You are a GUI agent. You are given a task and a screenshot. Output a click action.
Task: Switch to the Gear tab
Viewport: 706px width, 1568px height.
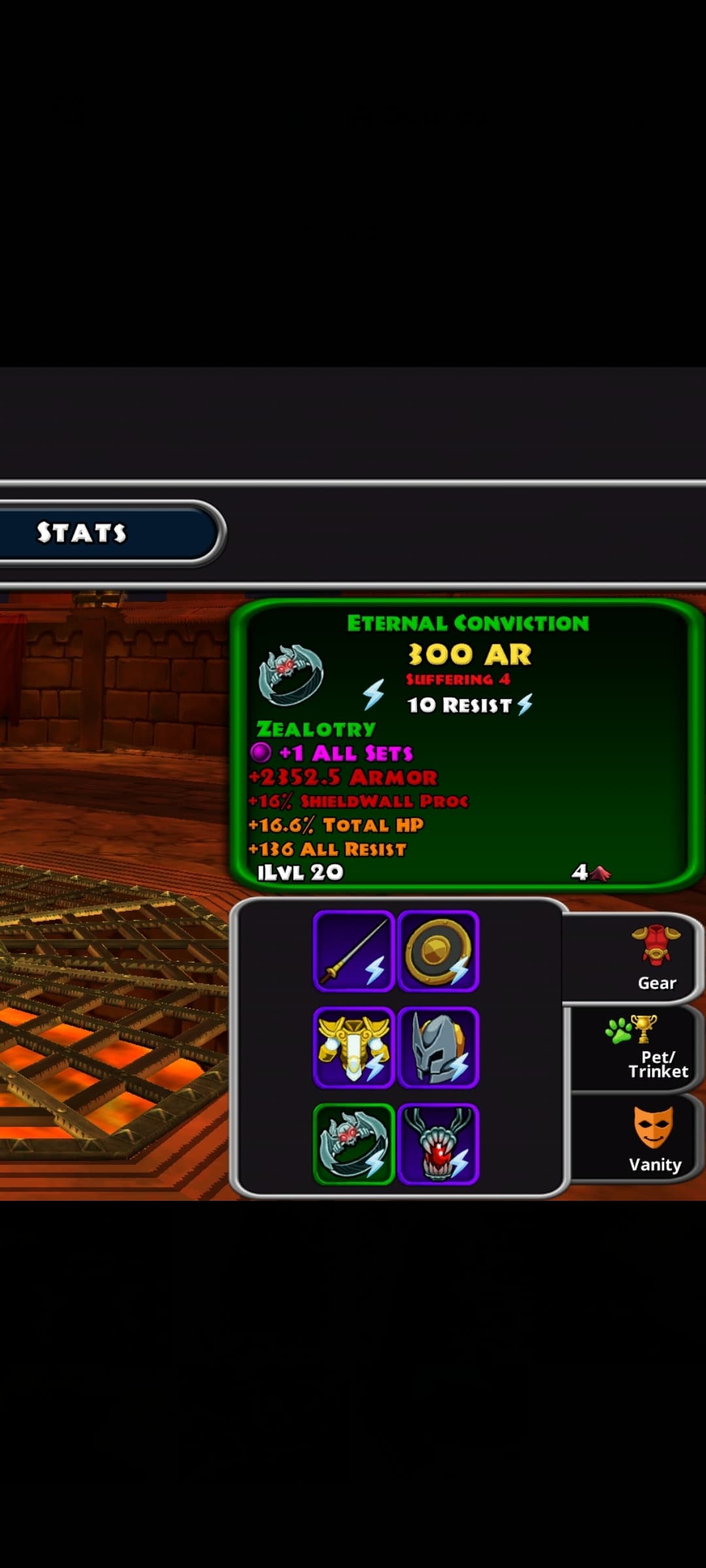pos(656,958)
